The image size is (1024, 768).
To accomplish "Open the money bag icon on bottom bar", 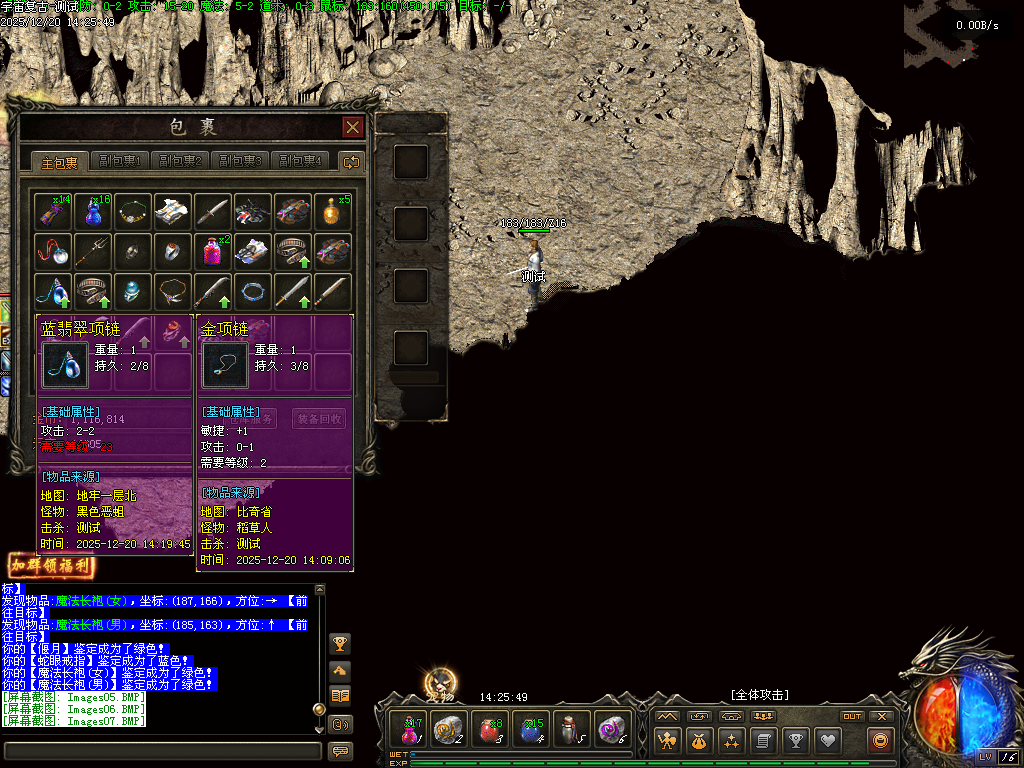I will 699,741.
